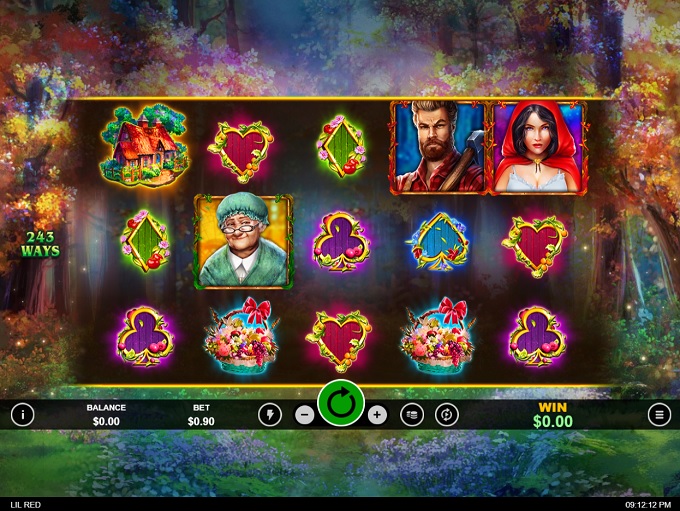The height and width of the screenshot is (511, 680).
Task: Toggle turbo mode with the lightning bolt icon
Action: click(x=269, y=414)
